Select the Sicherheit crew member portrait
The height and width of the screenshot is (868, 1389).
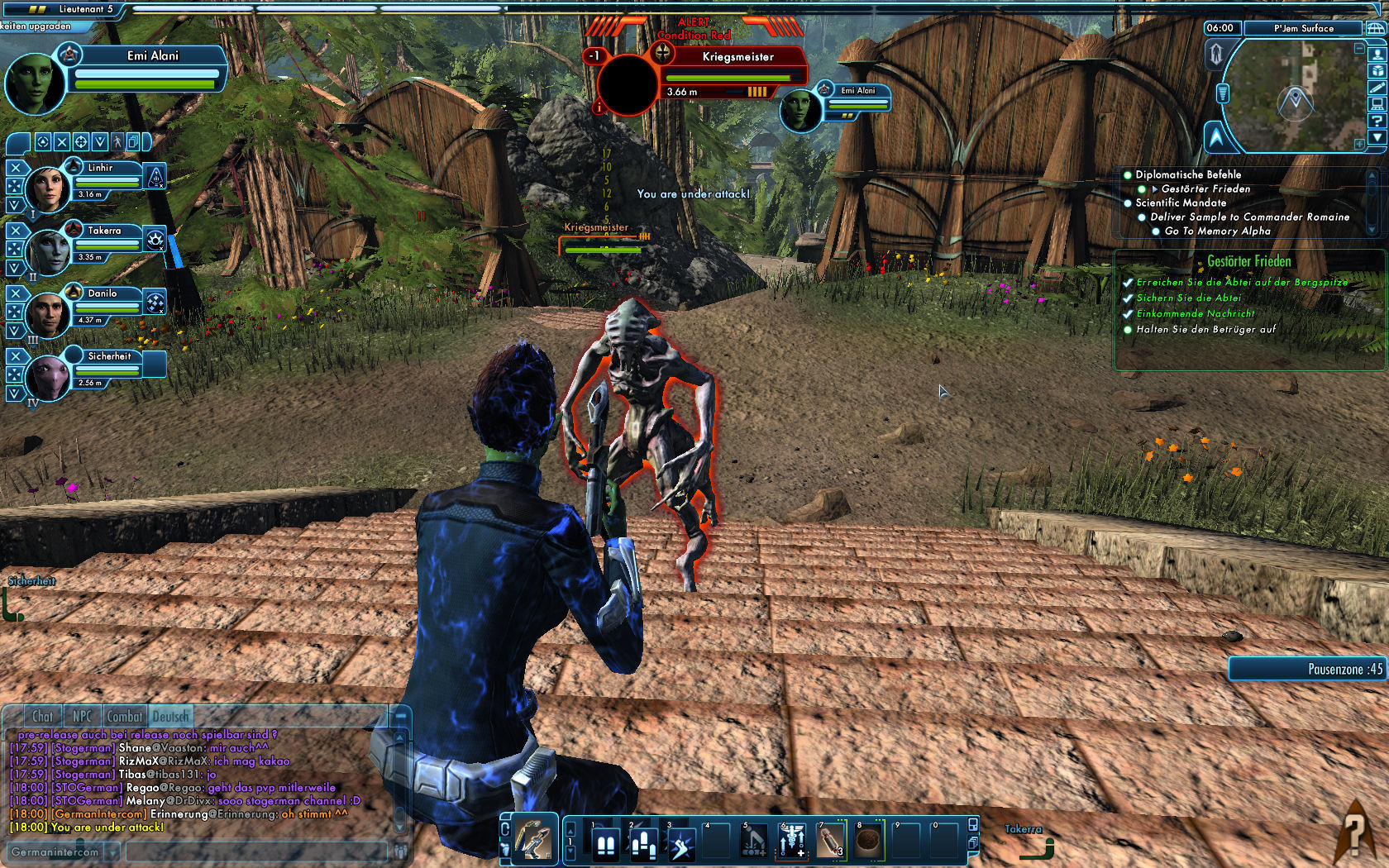[x=48, y=376]
